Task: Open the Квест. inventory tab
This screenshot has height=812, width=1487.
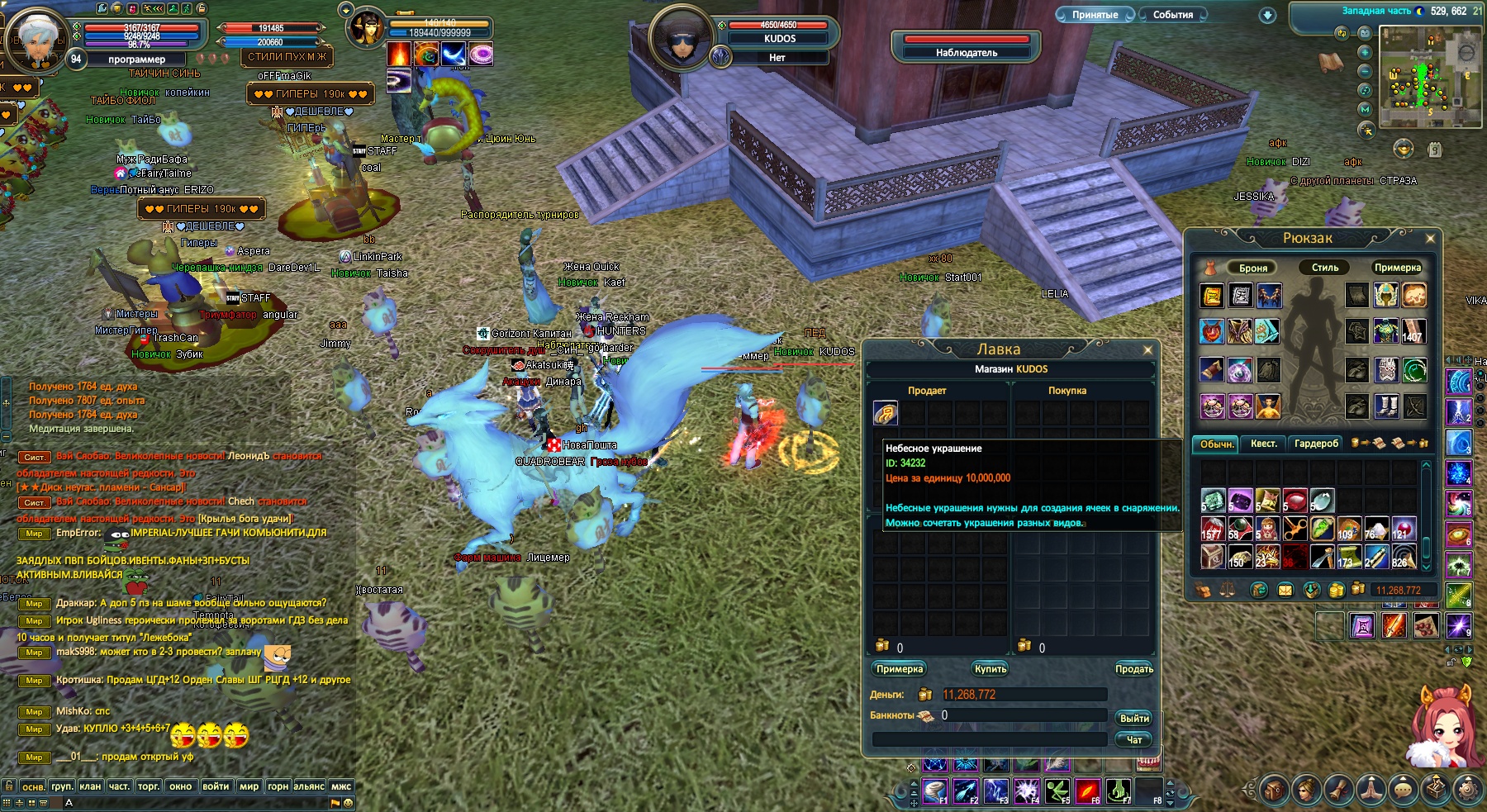Action: (x=1263, y=444)
